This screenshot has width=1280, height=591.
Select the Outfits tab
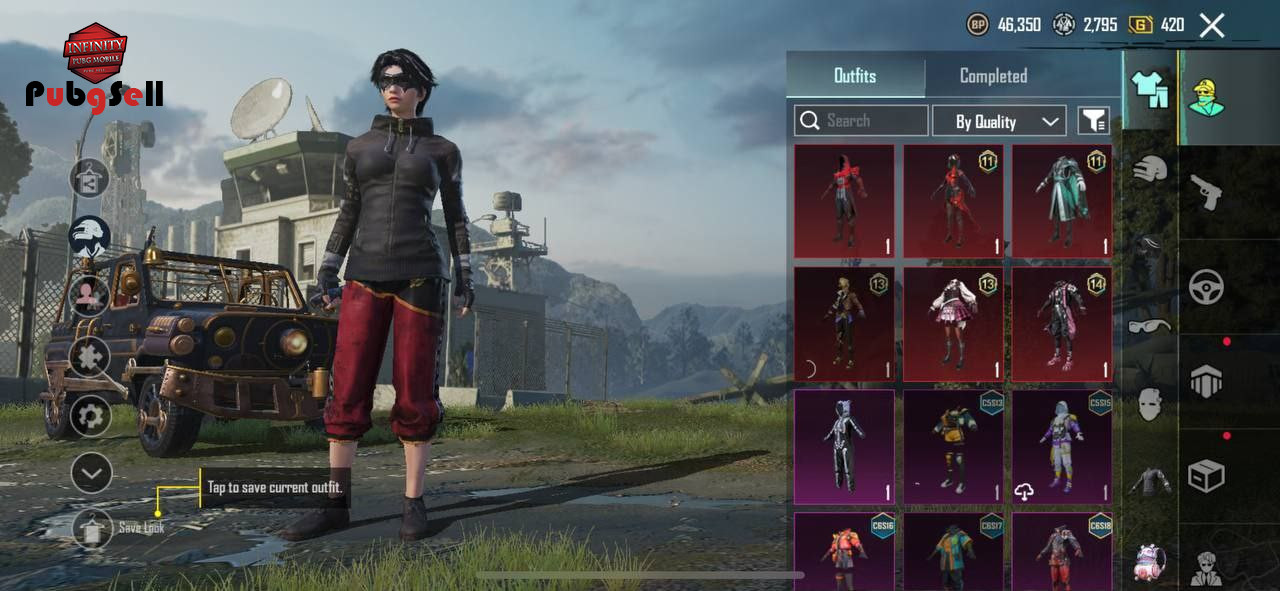(855, 76)
